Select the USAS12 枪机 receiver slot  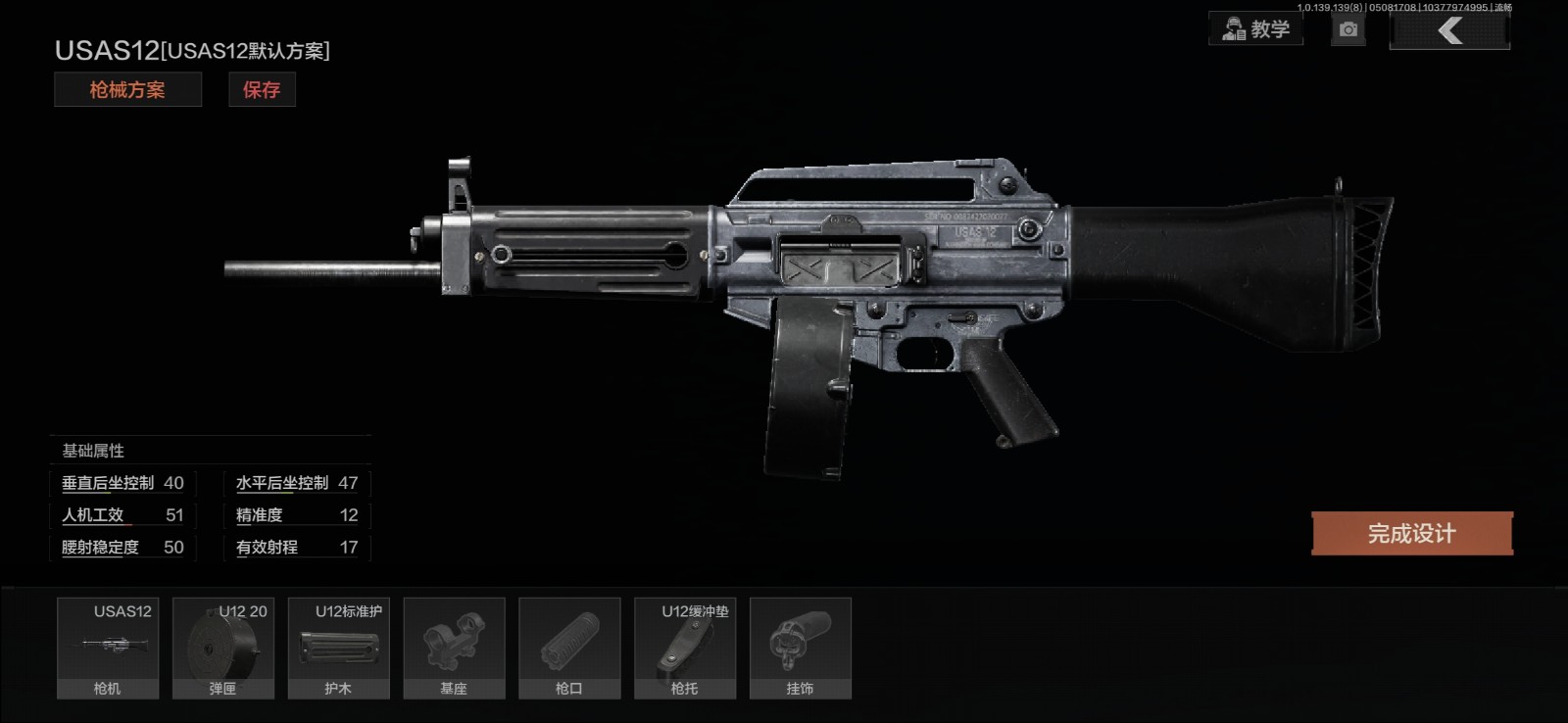[x=108, y=648]
